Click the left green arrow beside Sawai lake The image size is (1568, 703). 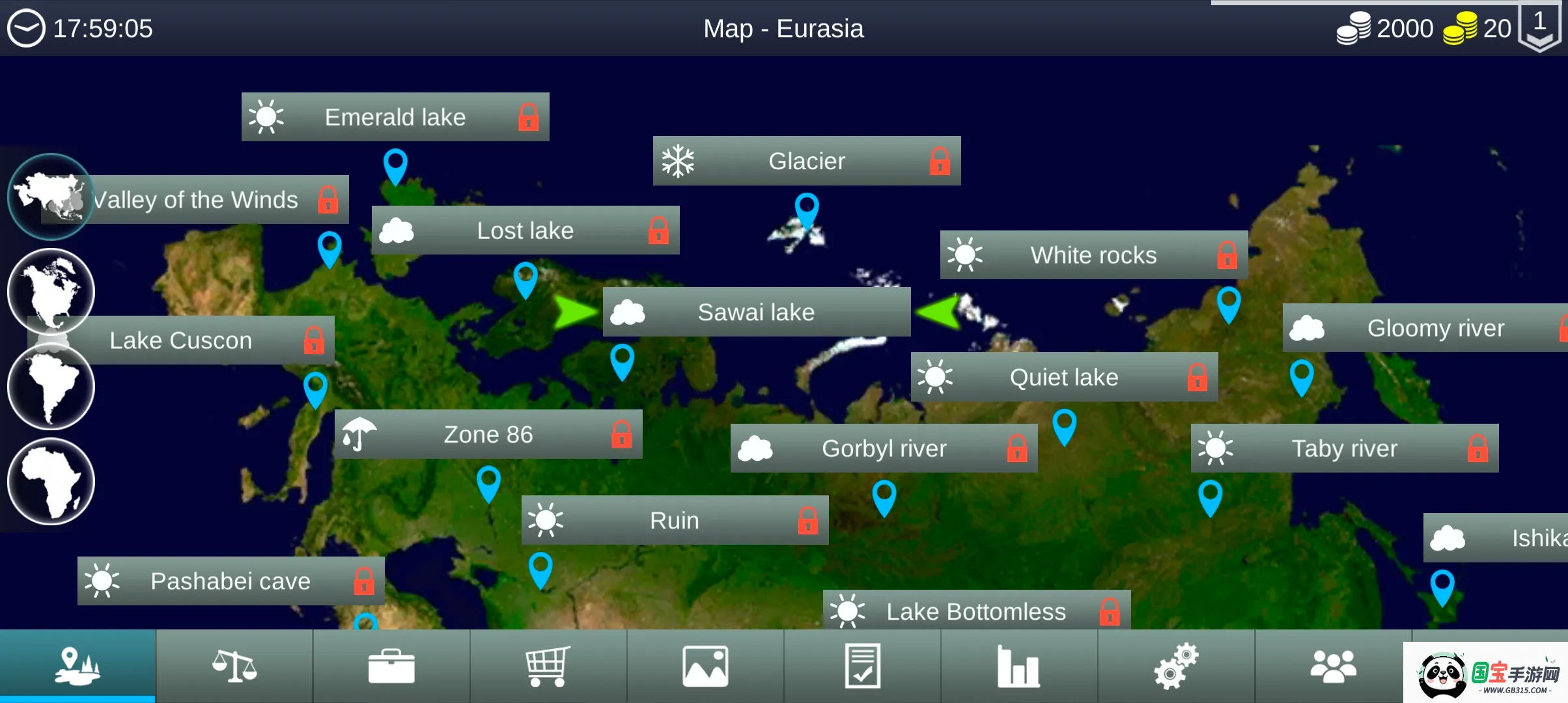click(x=574, y=312)
